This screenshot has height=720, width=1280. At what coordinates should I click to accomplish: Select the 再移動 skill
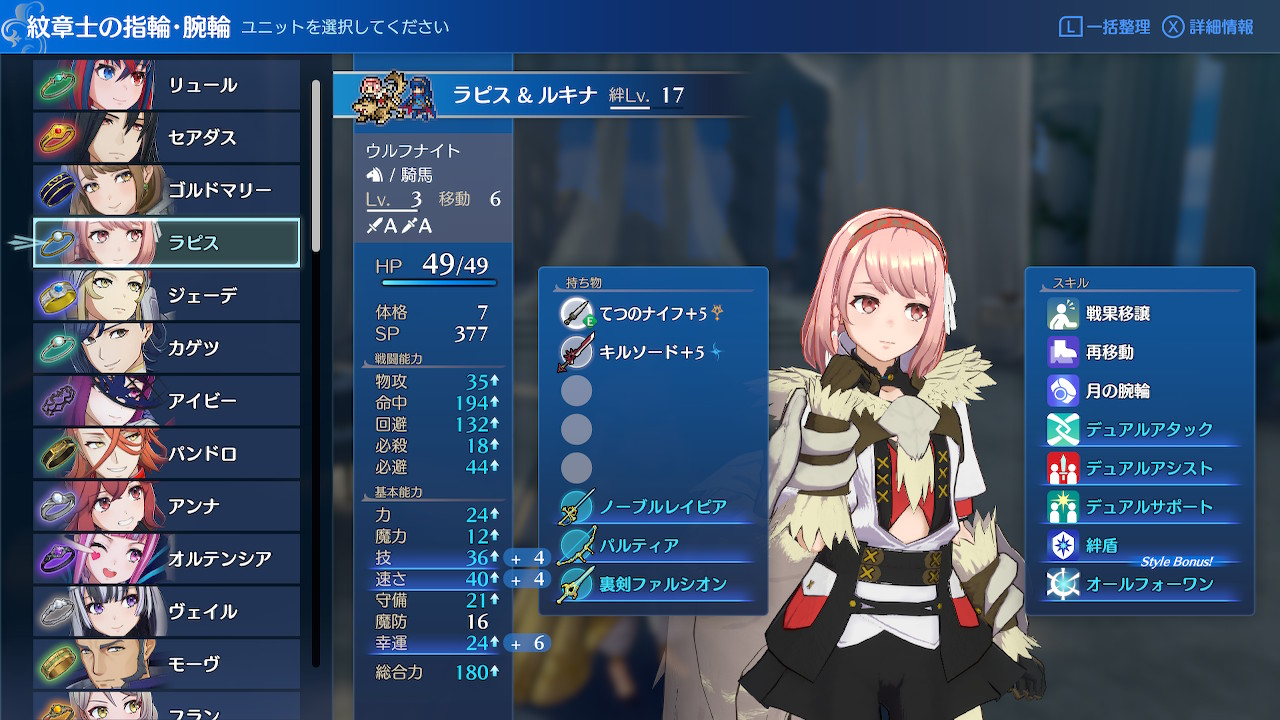coord(1109,352)
